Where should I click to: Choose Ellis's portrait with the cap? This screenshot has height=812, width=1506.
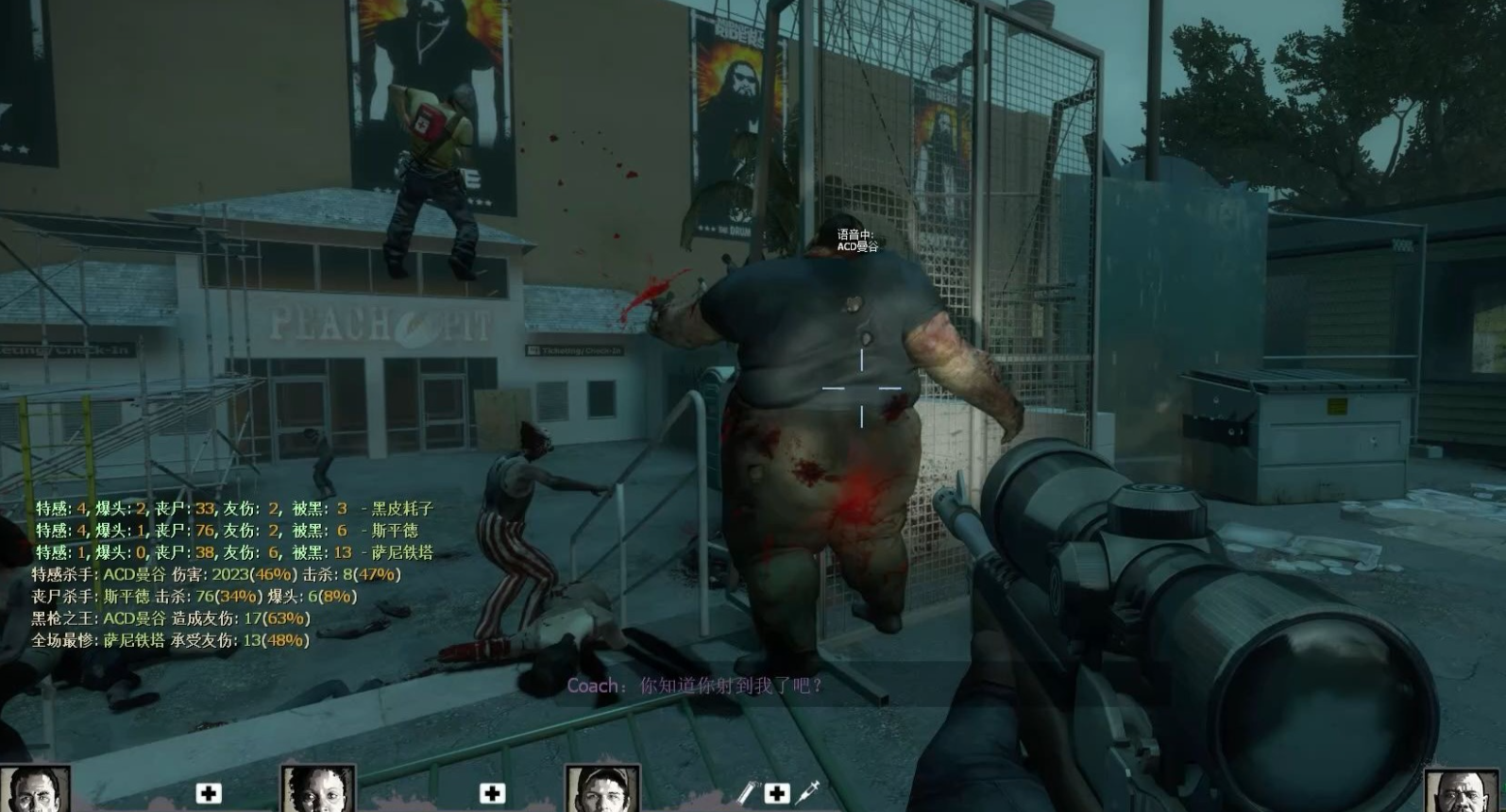coord(602,789)
